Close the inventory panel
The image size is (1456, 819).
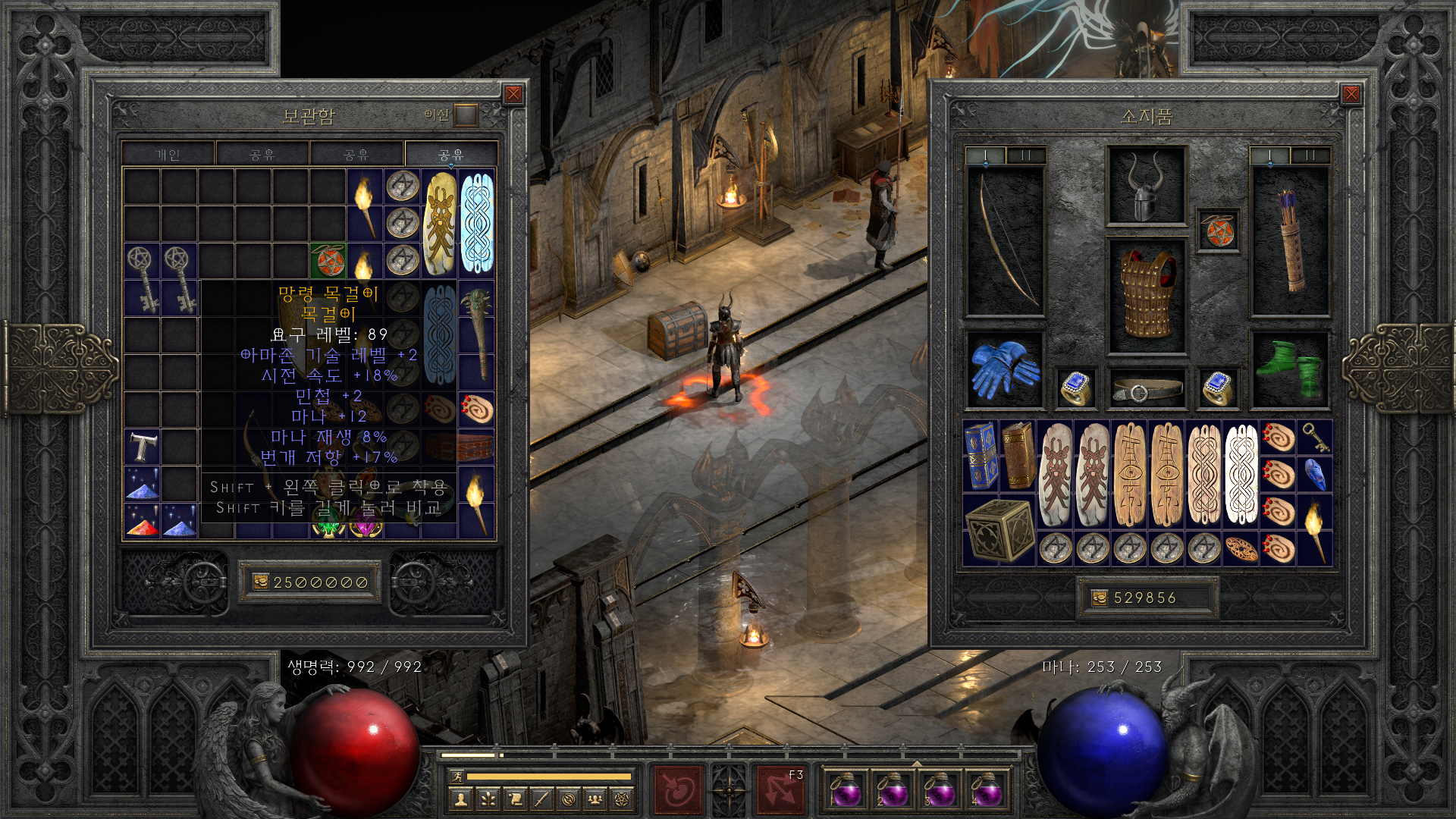click(1351, 94)
